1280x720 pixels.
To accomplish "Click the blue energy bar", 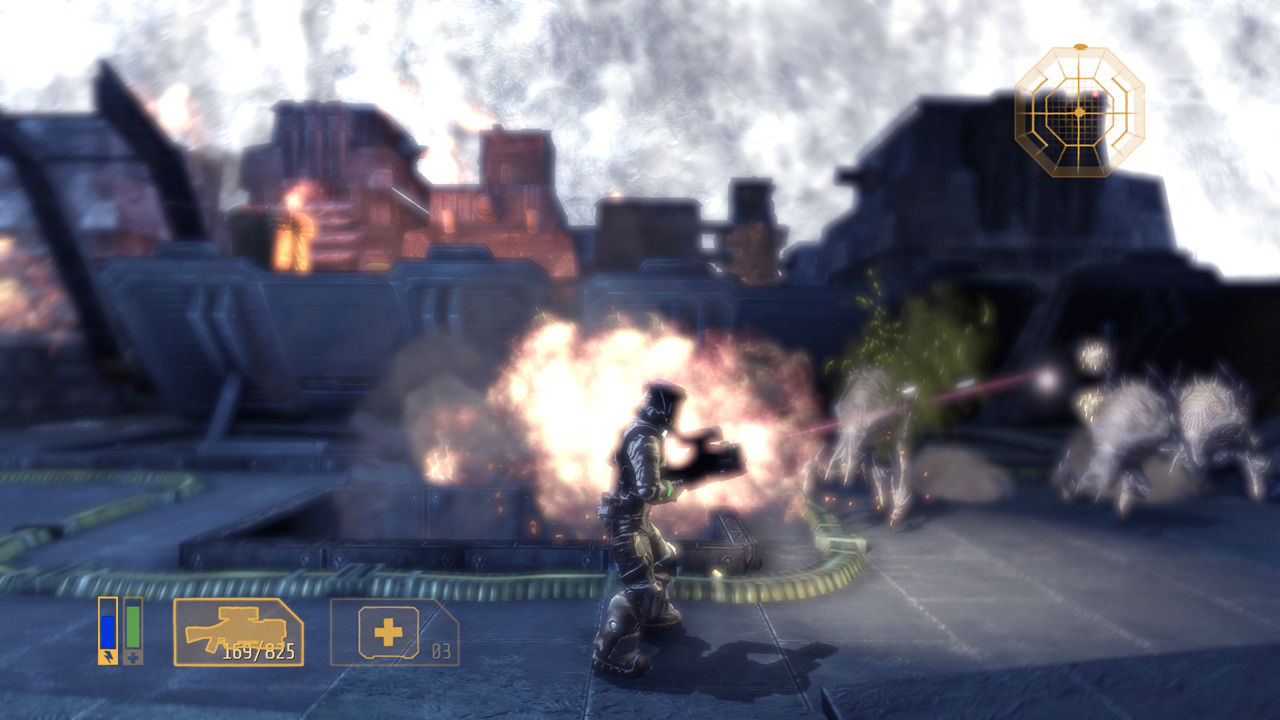I will [x=108, y=630].
